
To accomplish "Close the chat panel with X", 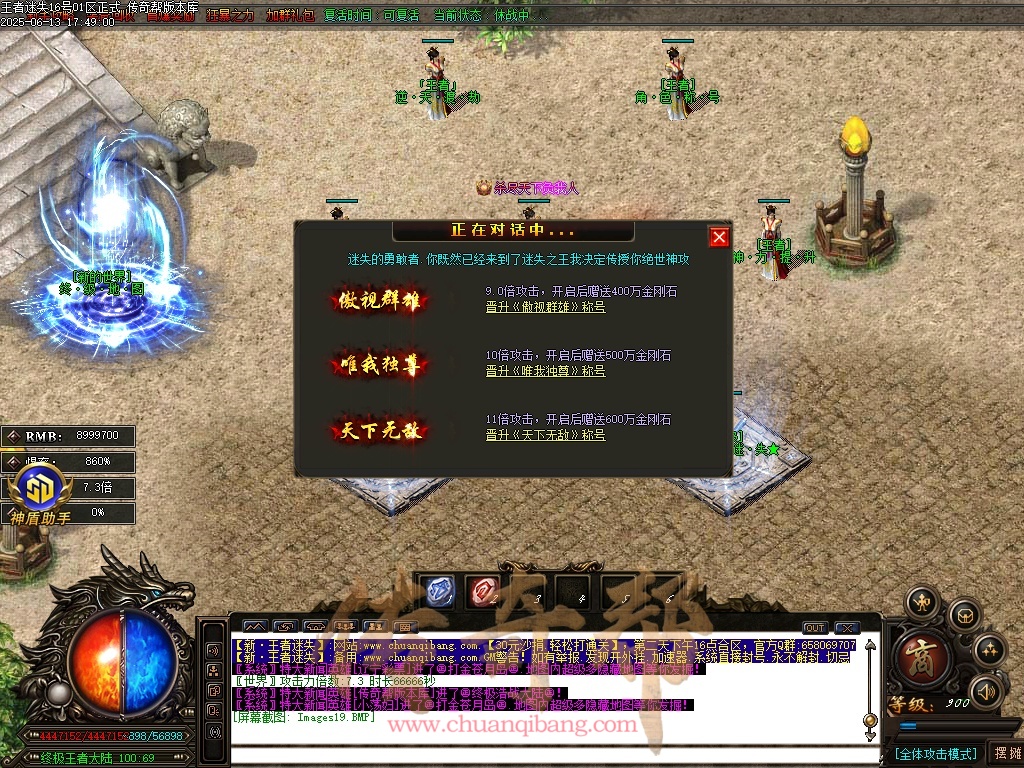I will [x=847, y=628].
